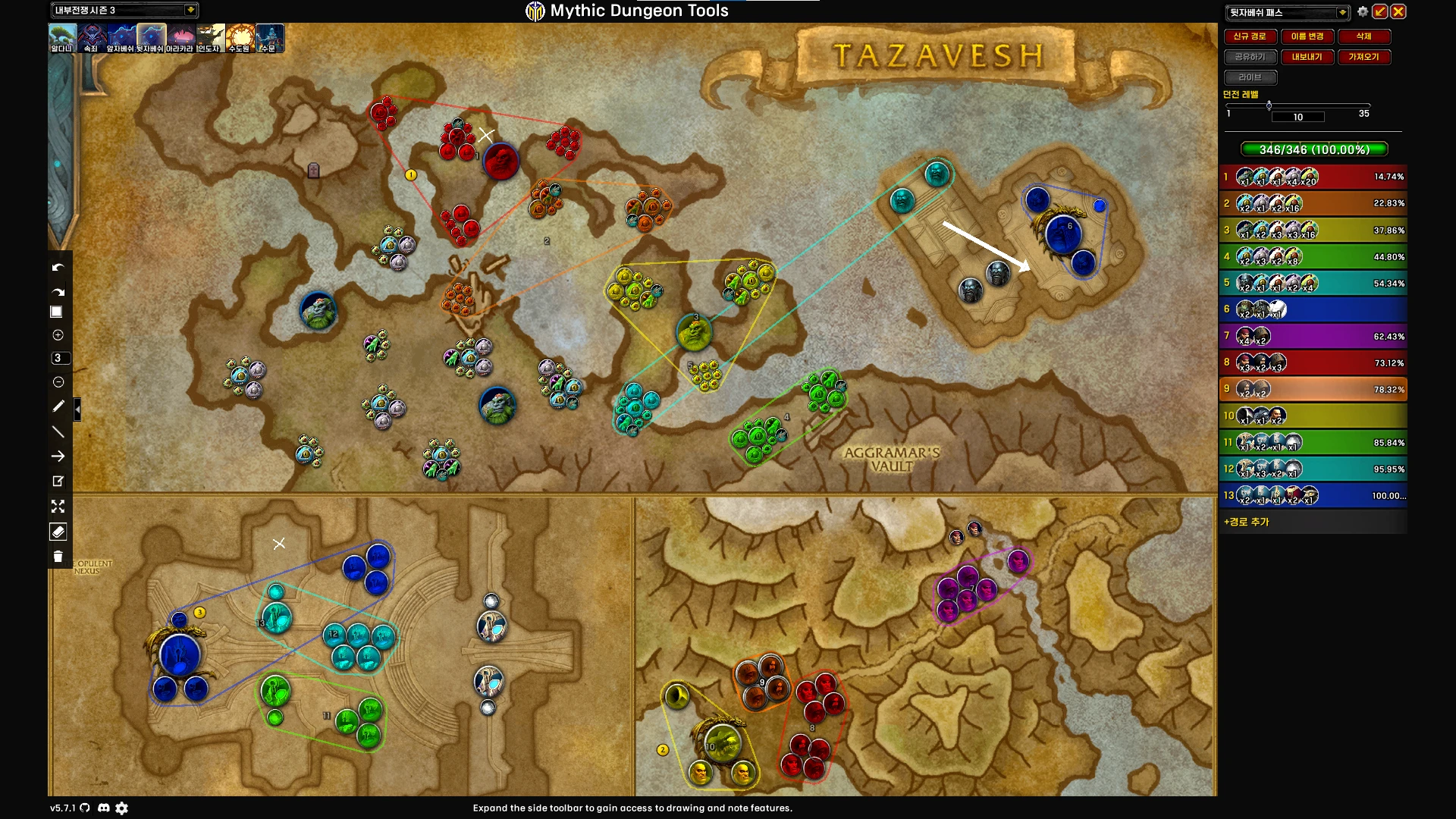Activate the eraser tool
This screenshot has width=1456, height=819.
(x=58, y=532)
